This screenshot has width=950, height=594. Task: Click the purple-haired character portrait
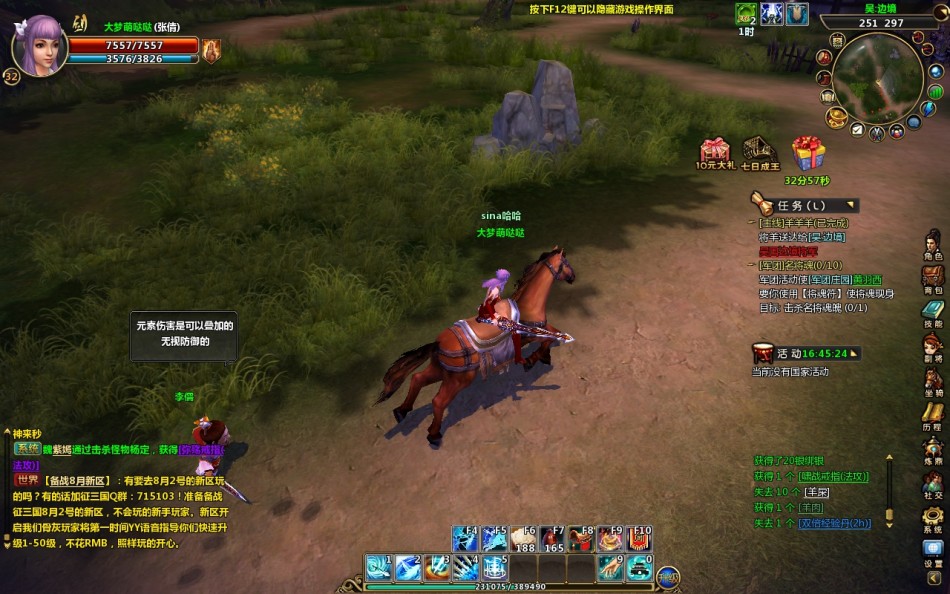coord(40,45)
